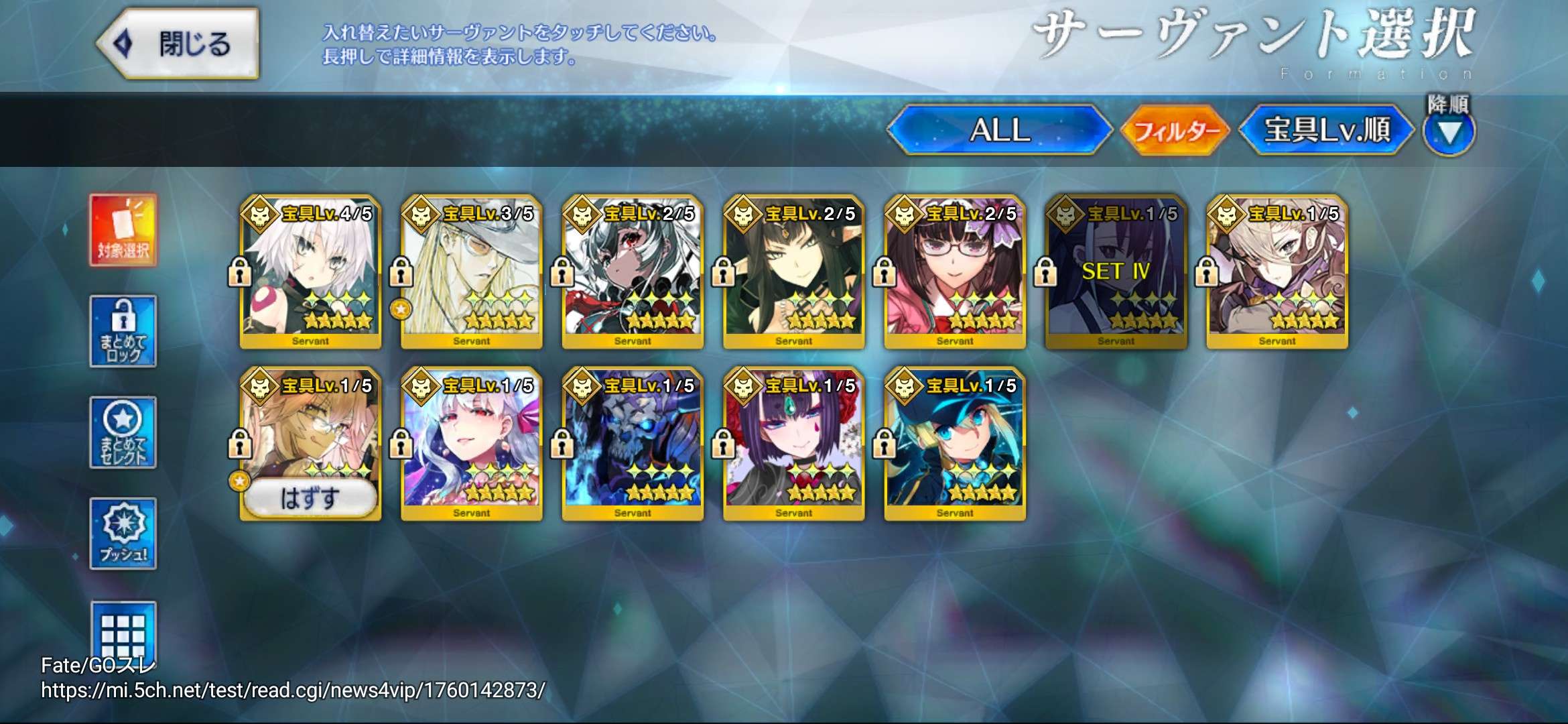Open the まとめてセレクト bulk select option
Screen dimensions: 1568x724
[123, 432]
